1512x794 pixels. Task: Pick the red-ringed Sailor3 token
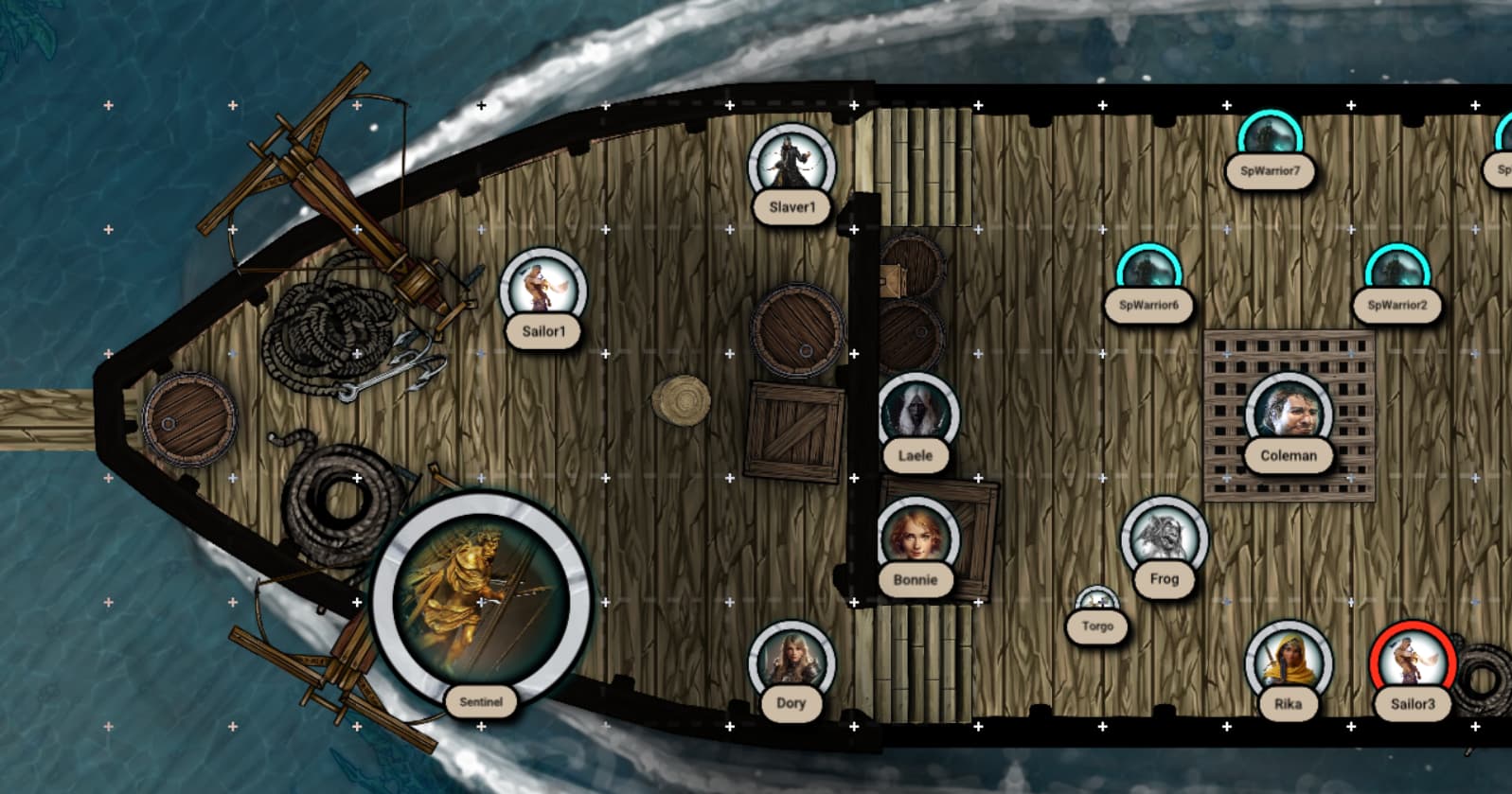1412,662
